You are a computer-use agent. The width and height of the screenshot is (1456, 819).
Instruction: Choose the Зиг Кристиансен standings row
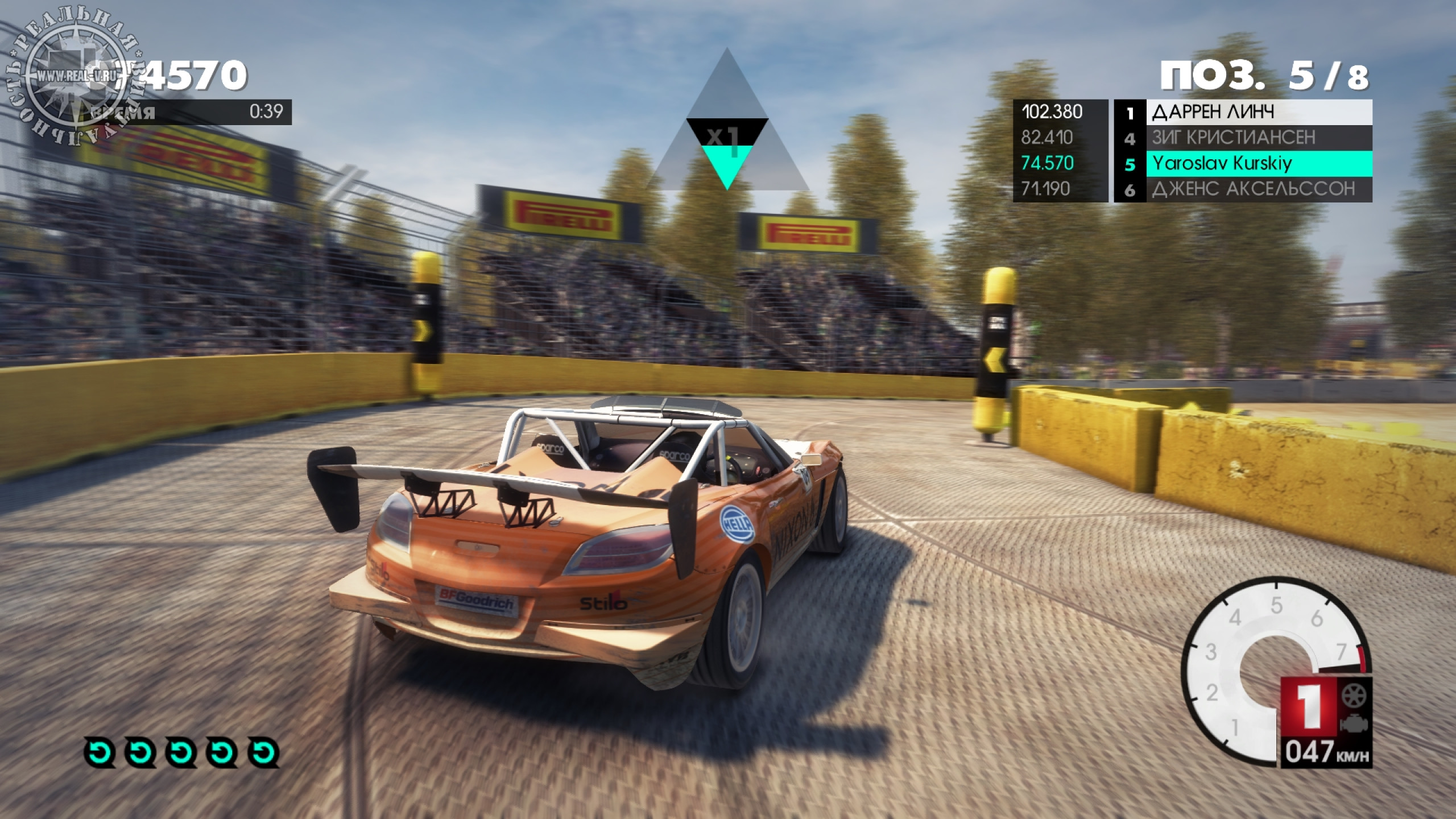click(x=1243, y=138)
